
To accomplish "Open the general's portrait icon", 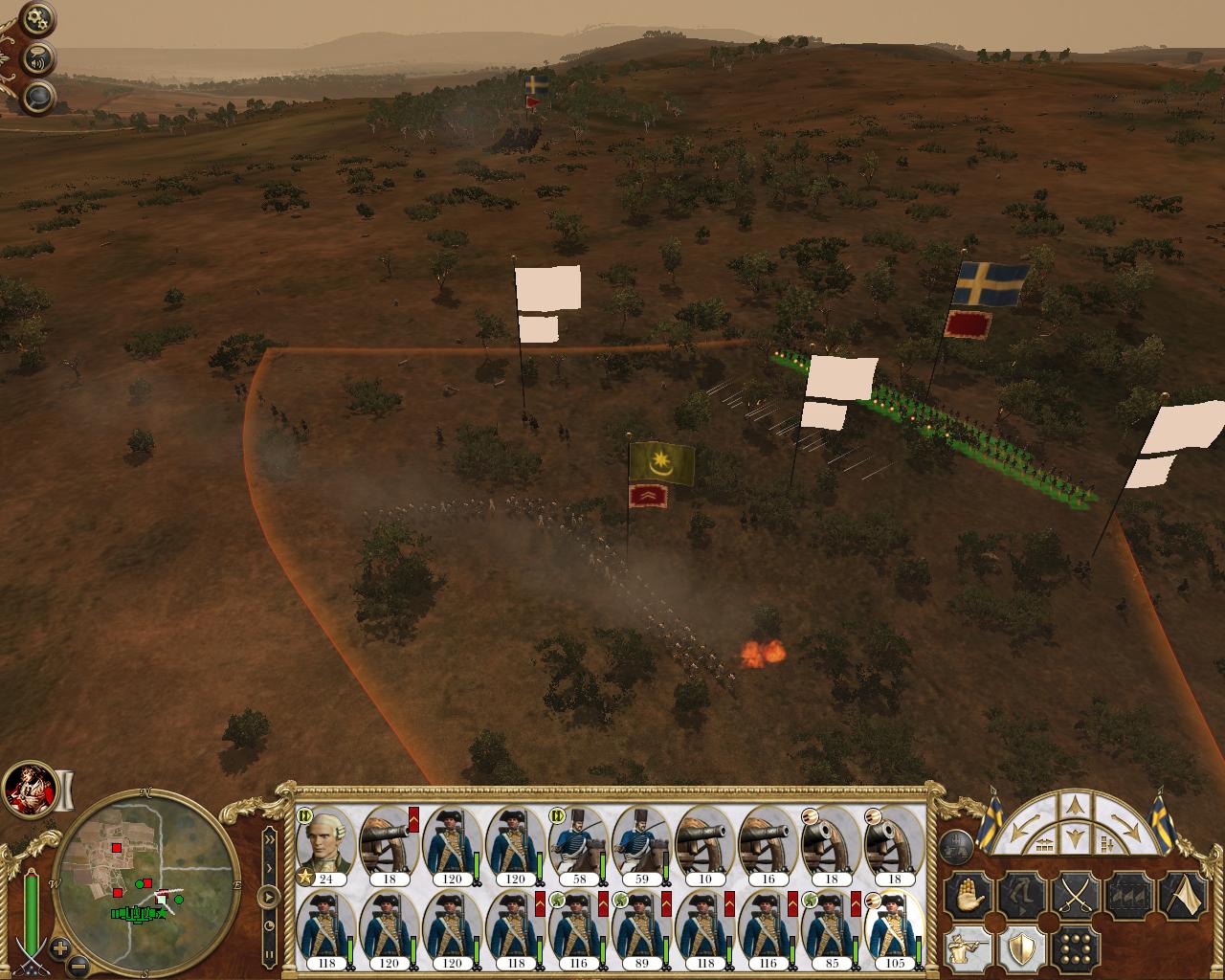I will [x=29, y=788].
